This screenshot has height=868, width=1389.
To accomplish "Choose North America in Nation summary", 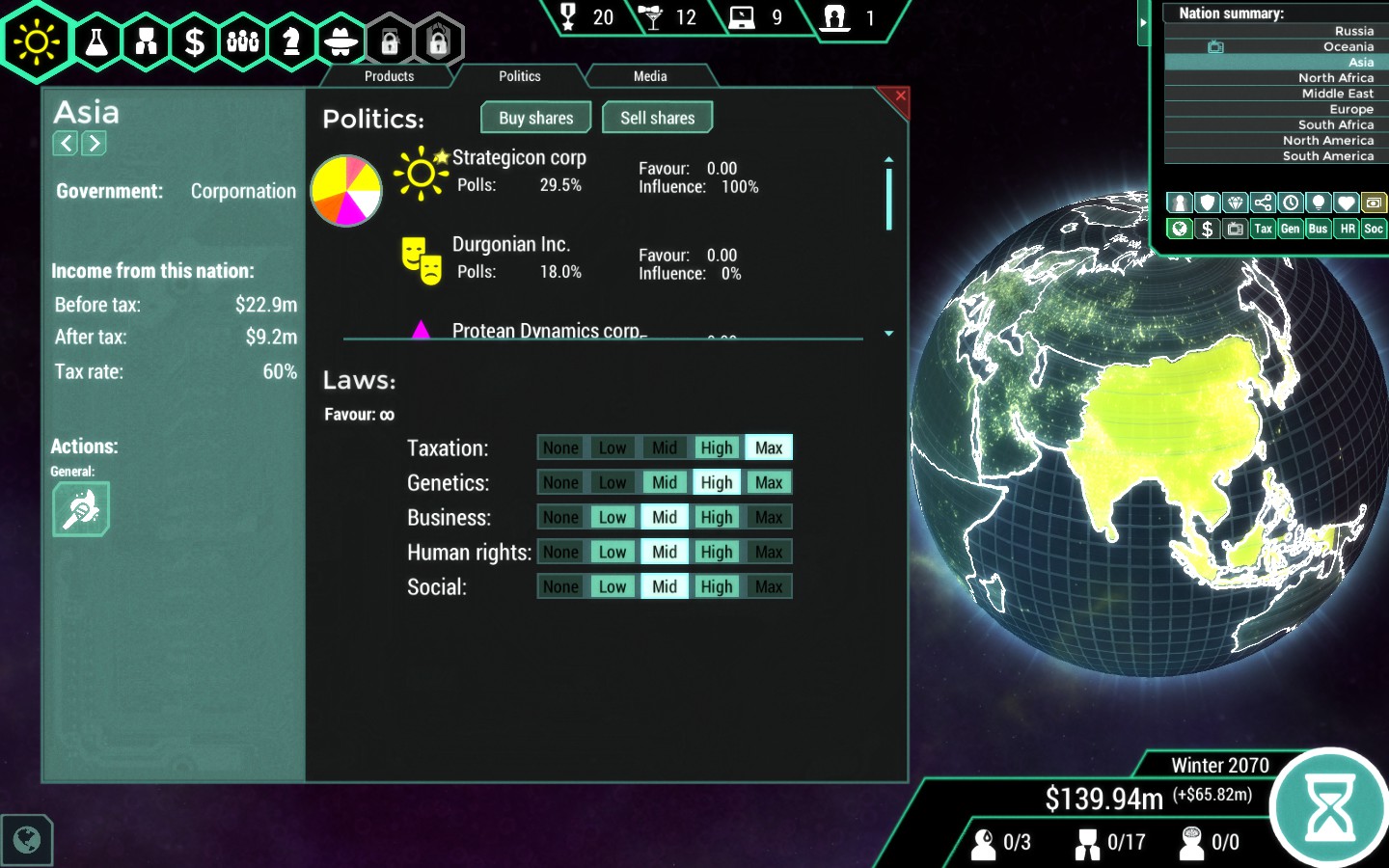I will pos(1327,140).
